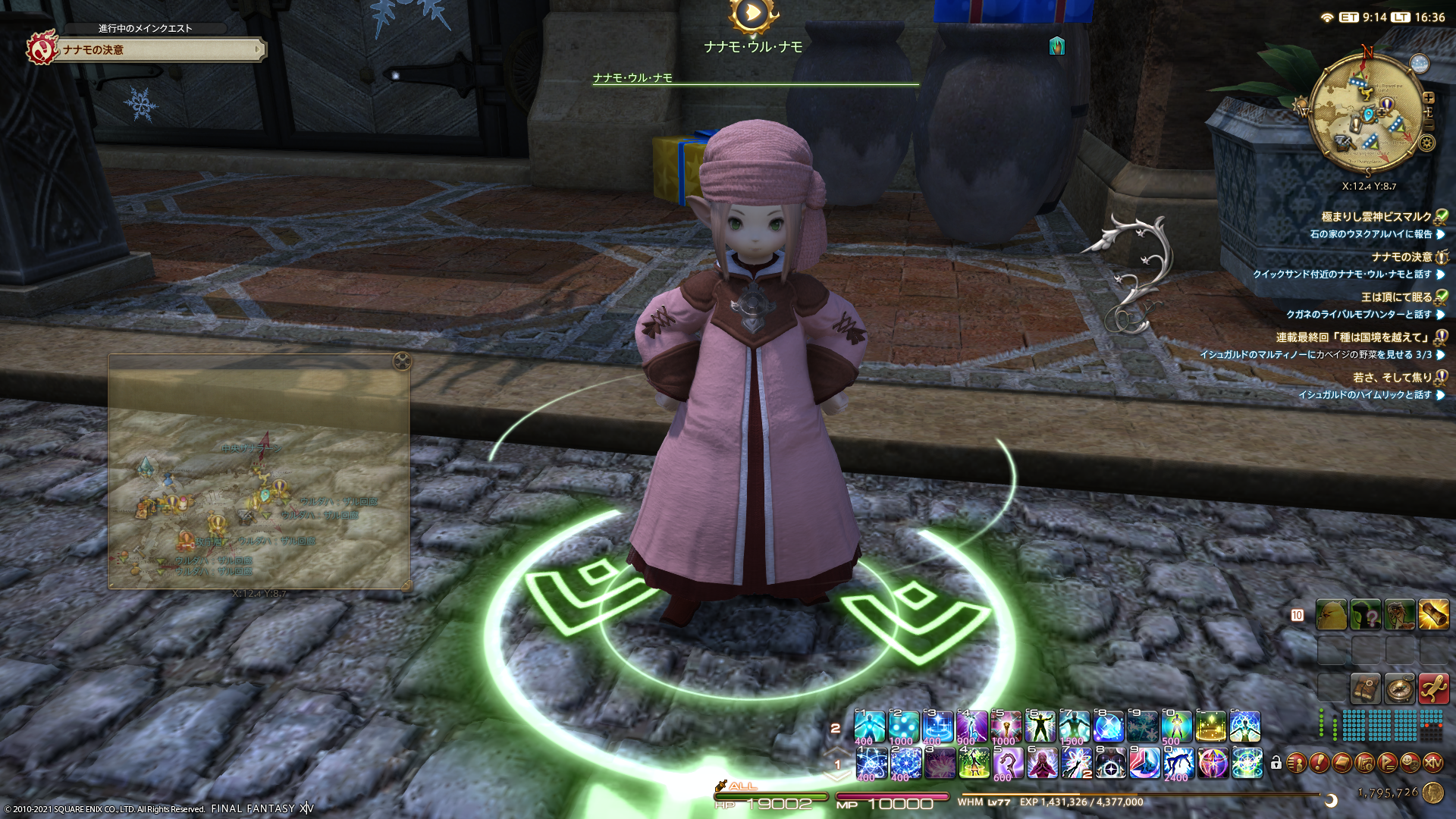Viewport: 1456px width, 819px height.
Task: Open the leather trousers icon slot
Action: tap(1365, 689)
